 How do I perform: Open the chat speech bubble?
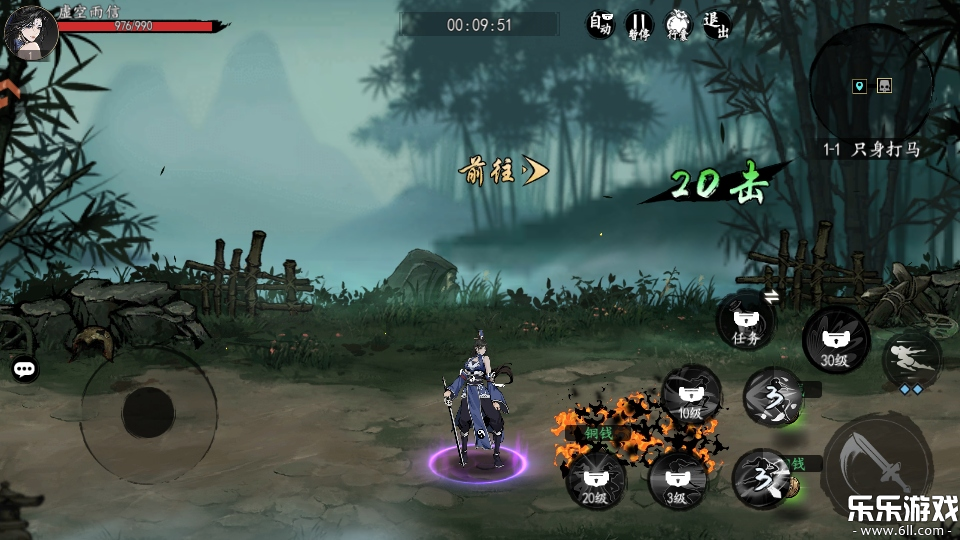coord(25,369)
